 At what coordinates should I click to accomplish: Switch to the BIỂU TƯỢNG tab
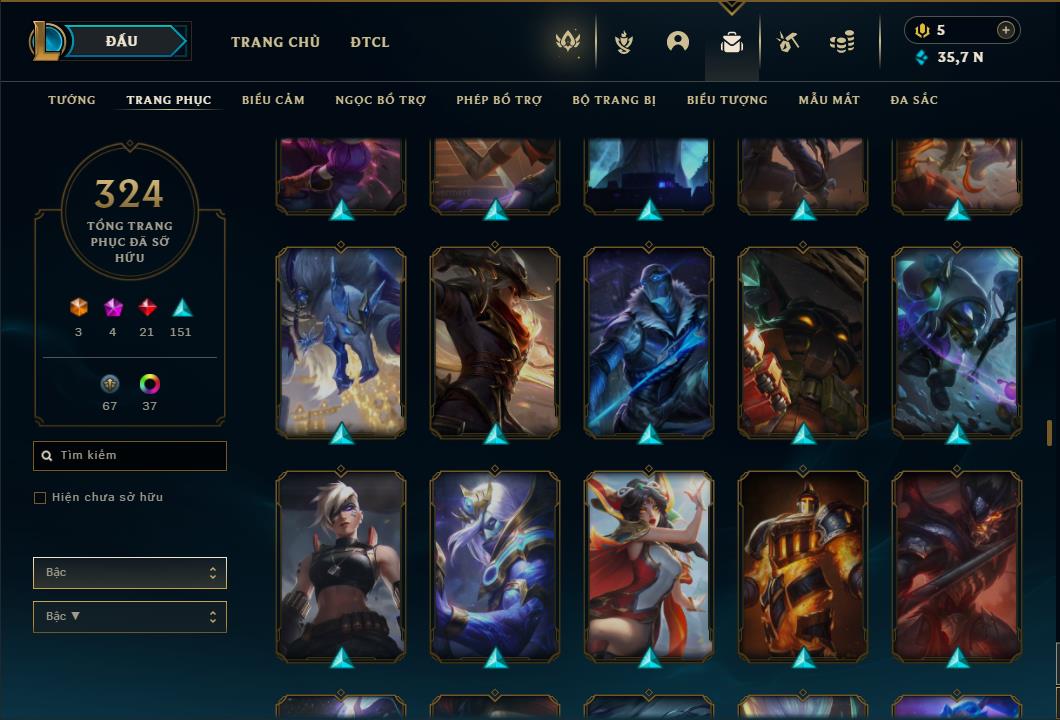pos(727,100)
